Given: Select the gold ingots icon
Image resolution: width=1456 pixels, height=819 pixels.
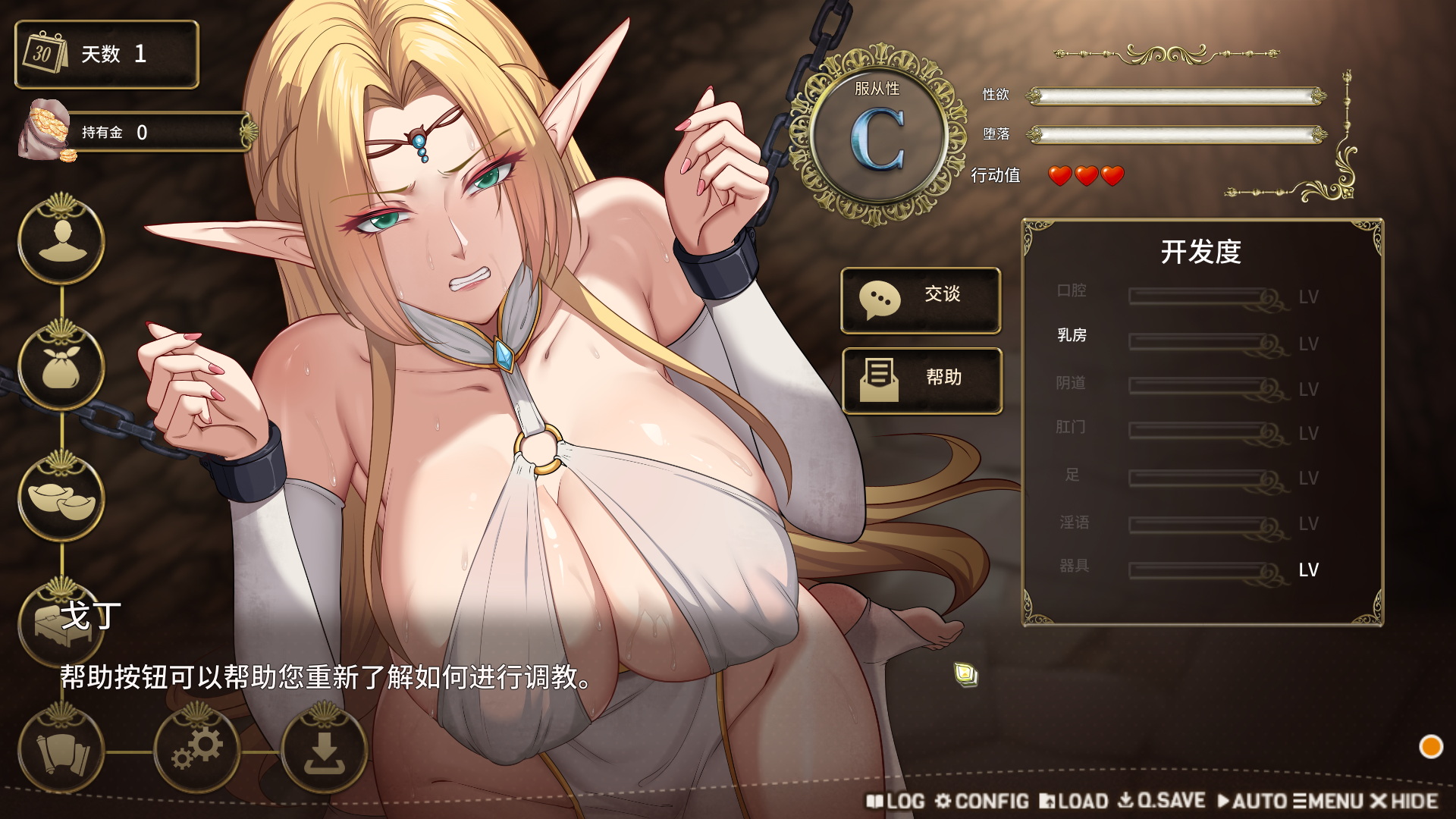Looking at the screenshot, I should coord(61,497).
